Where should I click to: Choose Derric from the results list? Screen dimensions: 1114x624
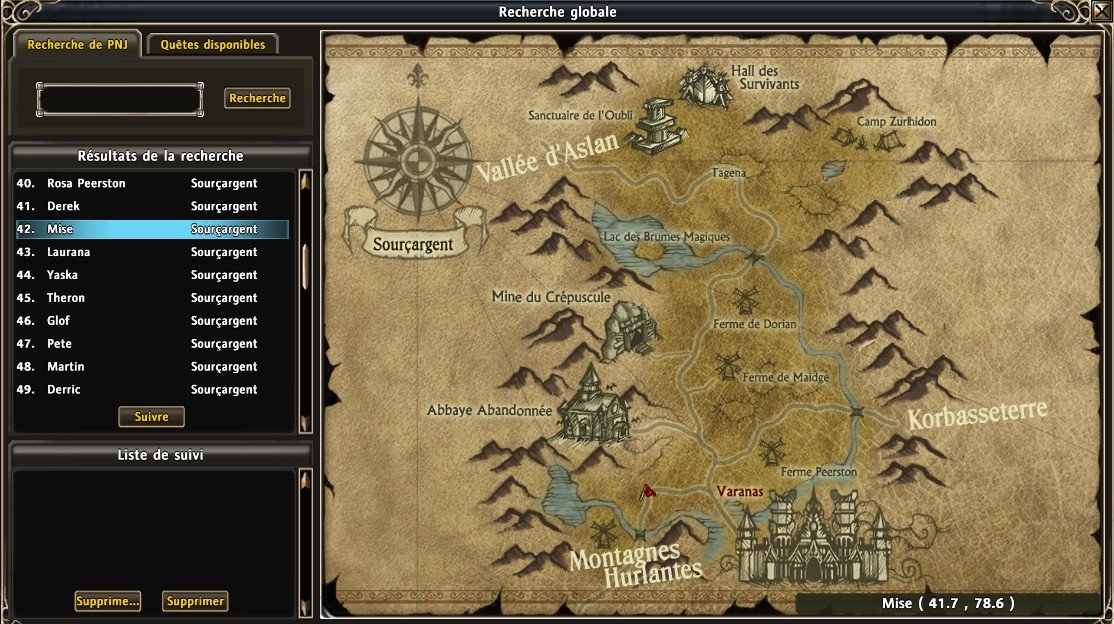(152, 391)
